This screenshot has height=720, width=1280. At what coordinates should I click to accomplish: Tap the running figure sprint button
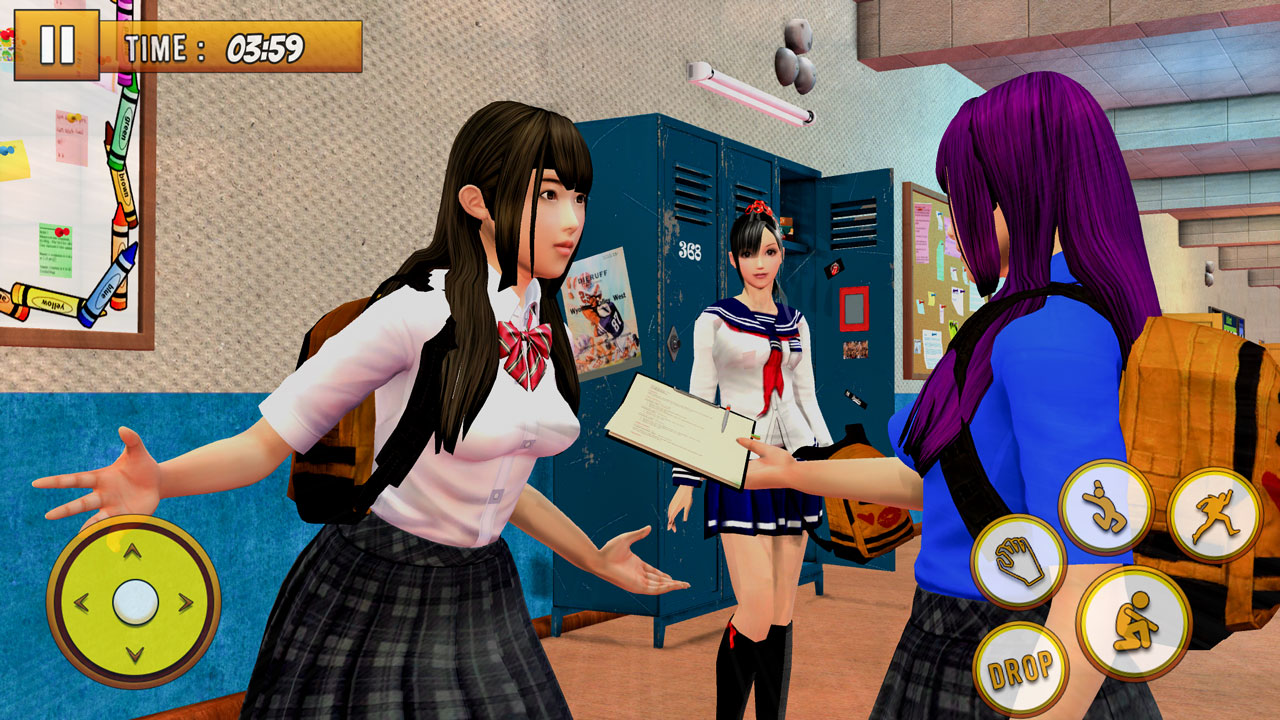[x=1214, y=515]
